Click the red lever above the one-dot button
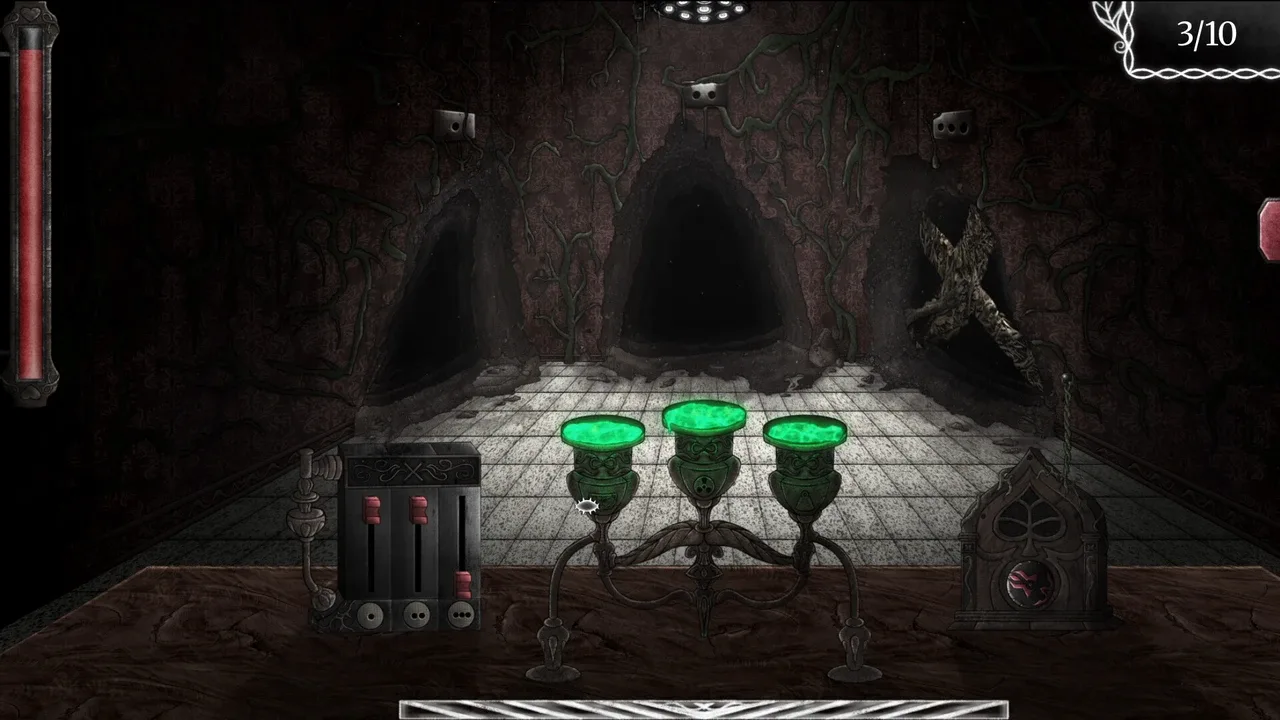The image size is (1280, 720). pyautogui.click(x=371, y=510)
